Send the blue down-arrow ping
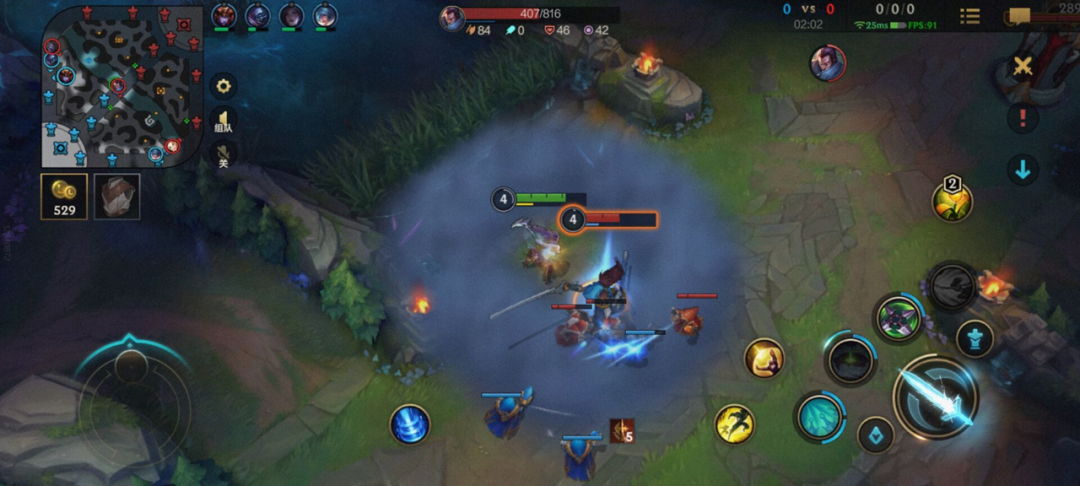1080x486 pixels. (x=1022, y=169)
